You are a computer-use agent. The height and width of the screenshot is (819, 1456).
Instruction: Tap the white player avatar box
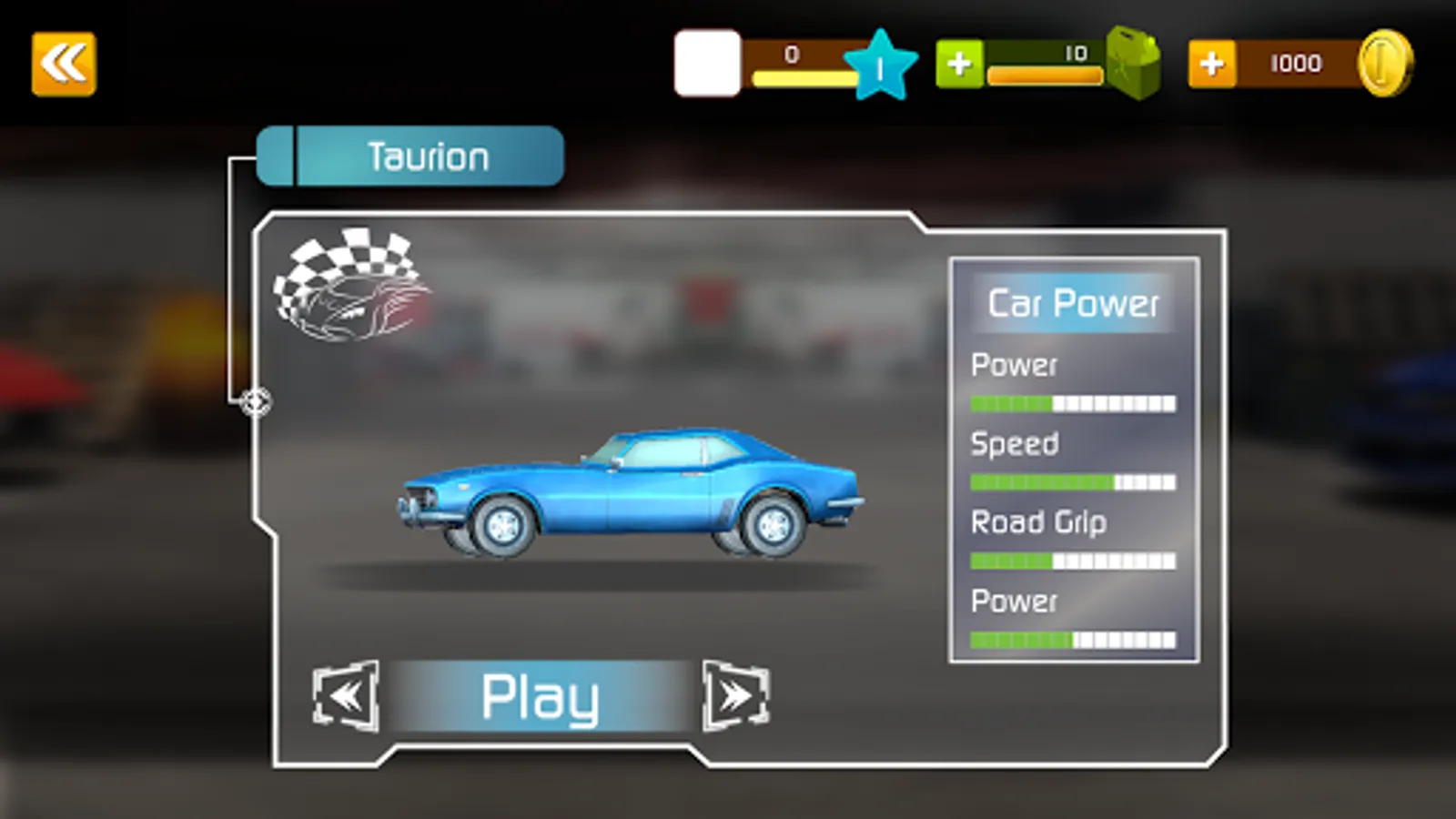tap(707, 64)
